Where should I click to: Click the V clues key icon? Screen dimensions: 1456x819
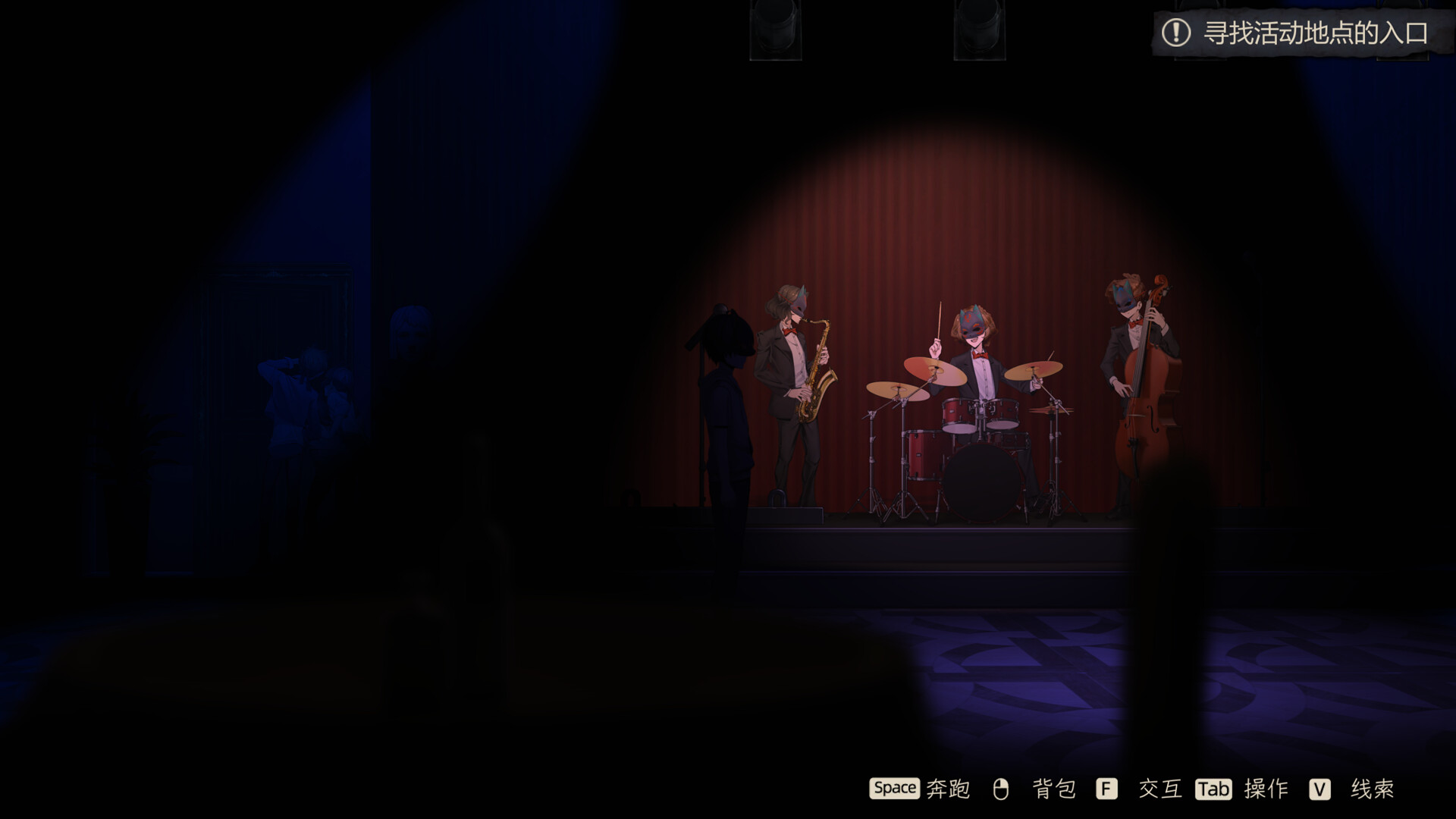(1318, 789)
